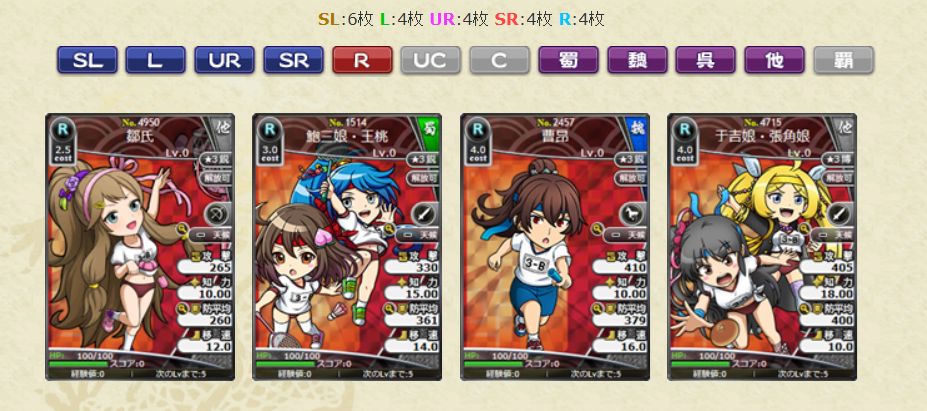Filter cards by the 魏 faction
The width and height of the screenshot is (927, 411).
(x=637, y=60)
